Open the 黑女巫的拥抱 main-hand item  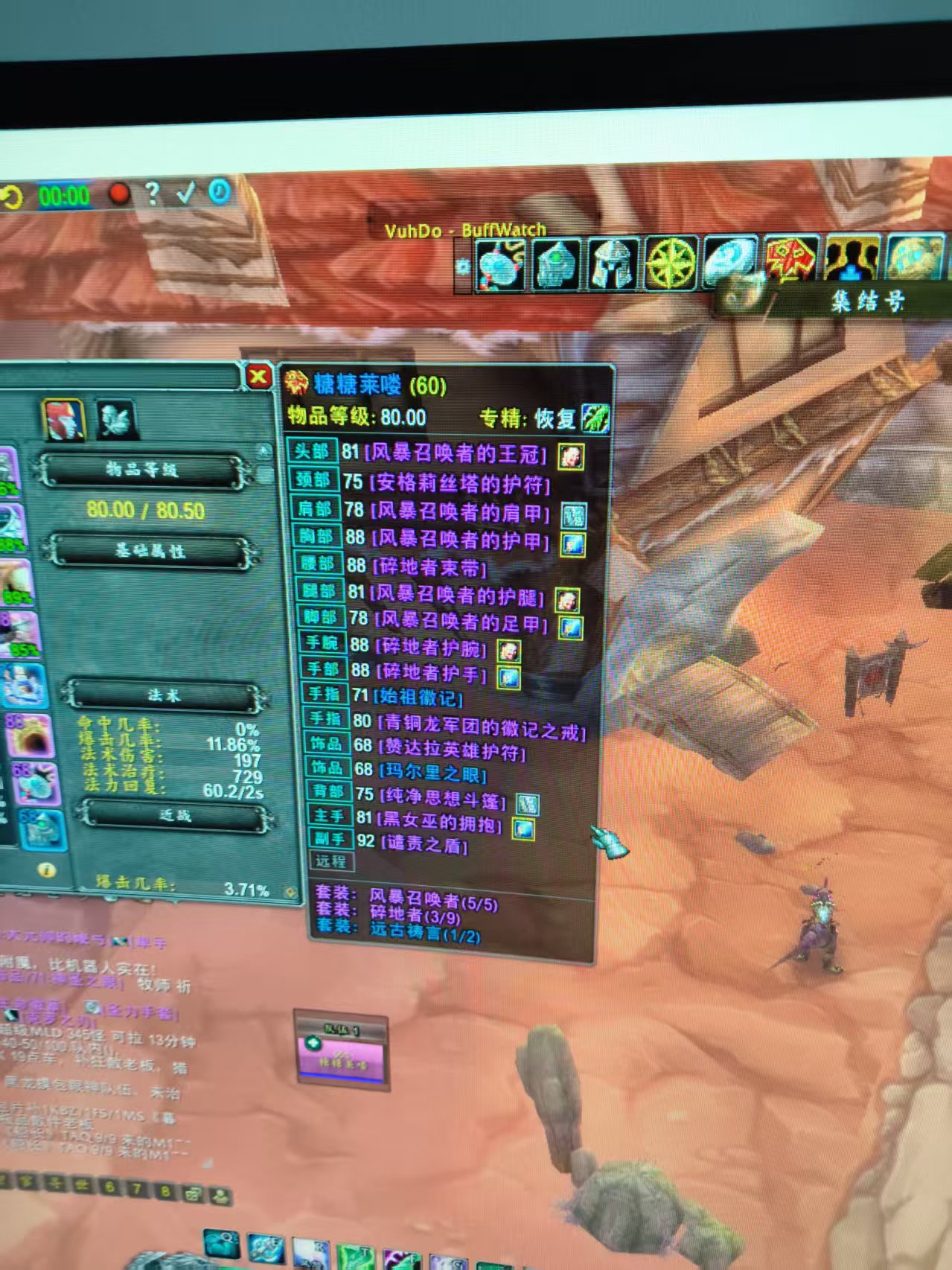coord(441,823)
